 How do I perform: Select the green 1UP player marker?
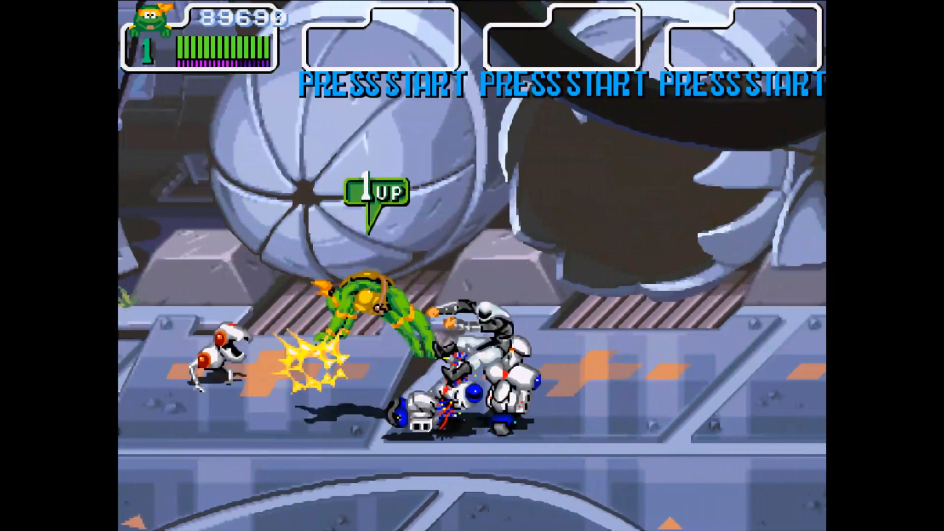click(376, 192)
